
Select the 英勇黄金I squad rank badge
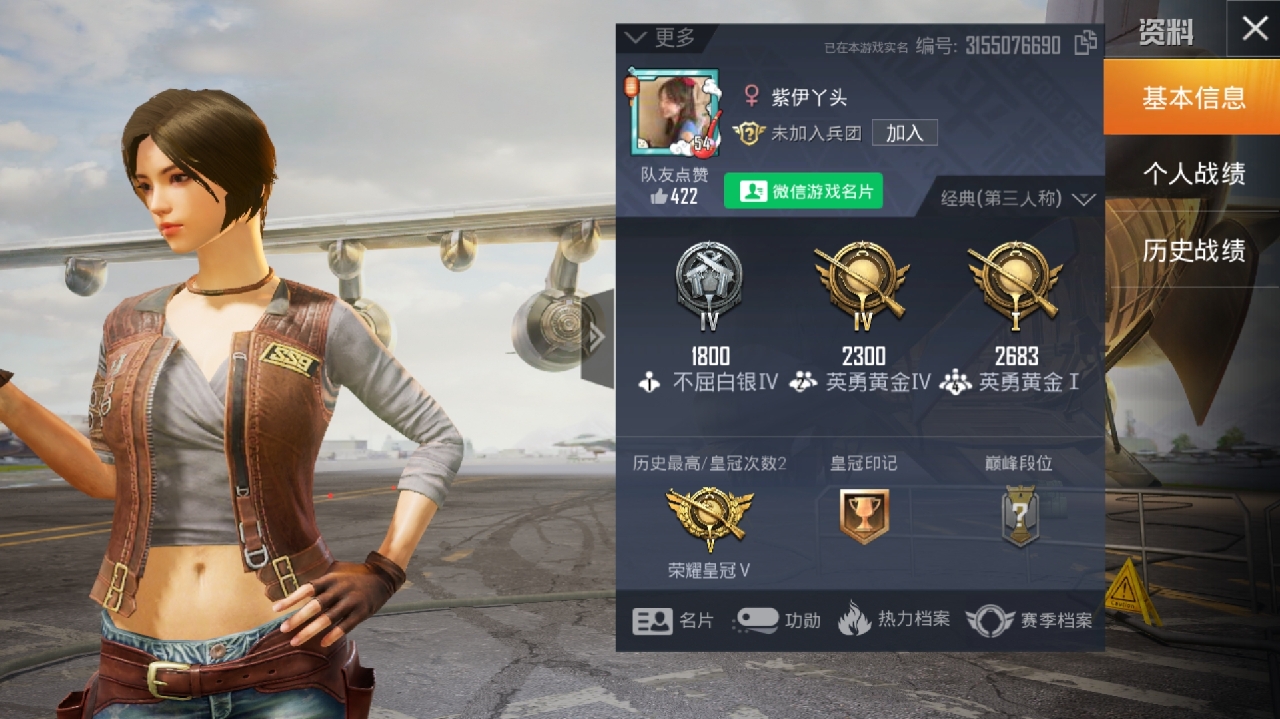pos(1015,282)
